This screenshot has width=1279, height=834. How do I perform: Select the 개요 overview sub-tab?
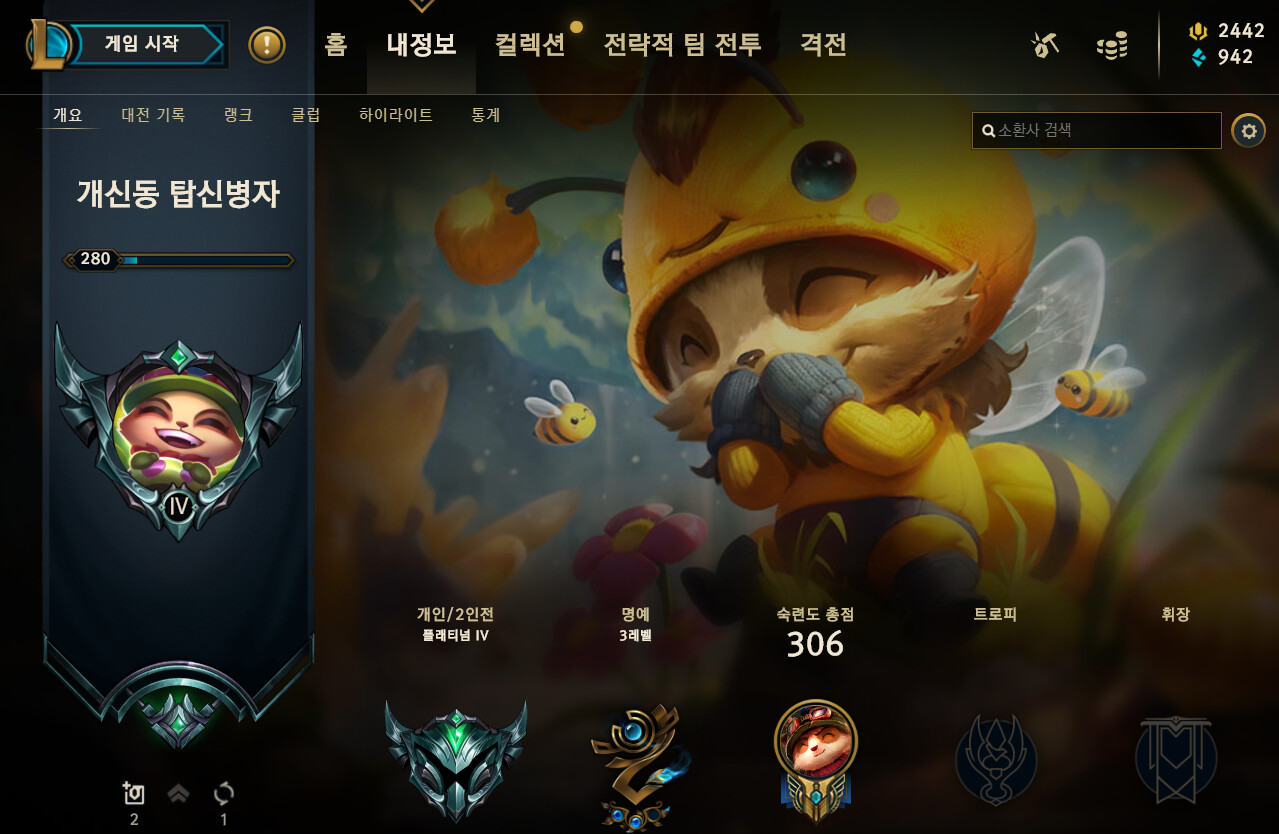pos(68,115)
